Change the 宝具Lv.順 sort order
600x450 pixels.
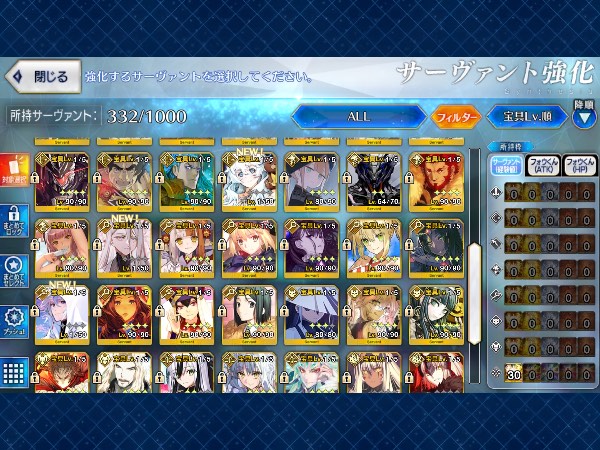pyautogui.click(x=525, y=117)
